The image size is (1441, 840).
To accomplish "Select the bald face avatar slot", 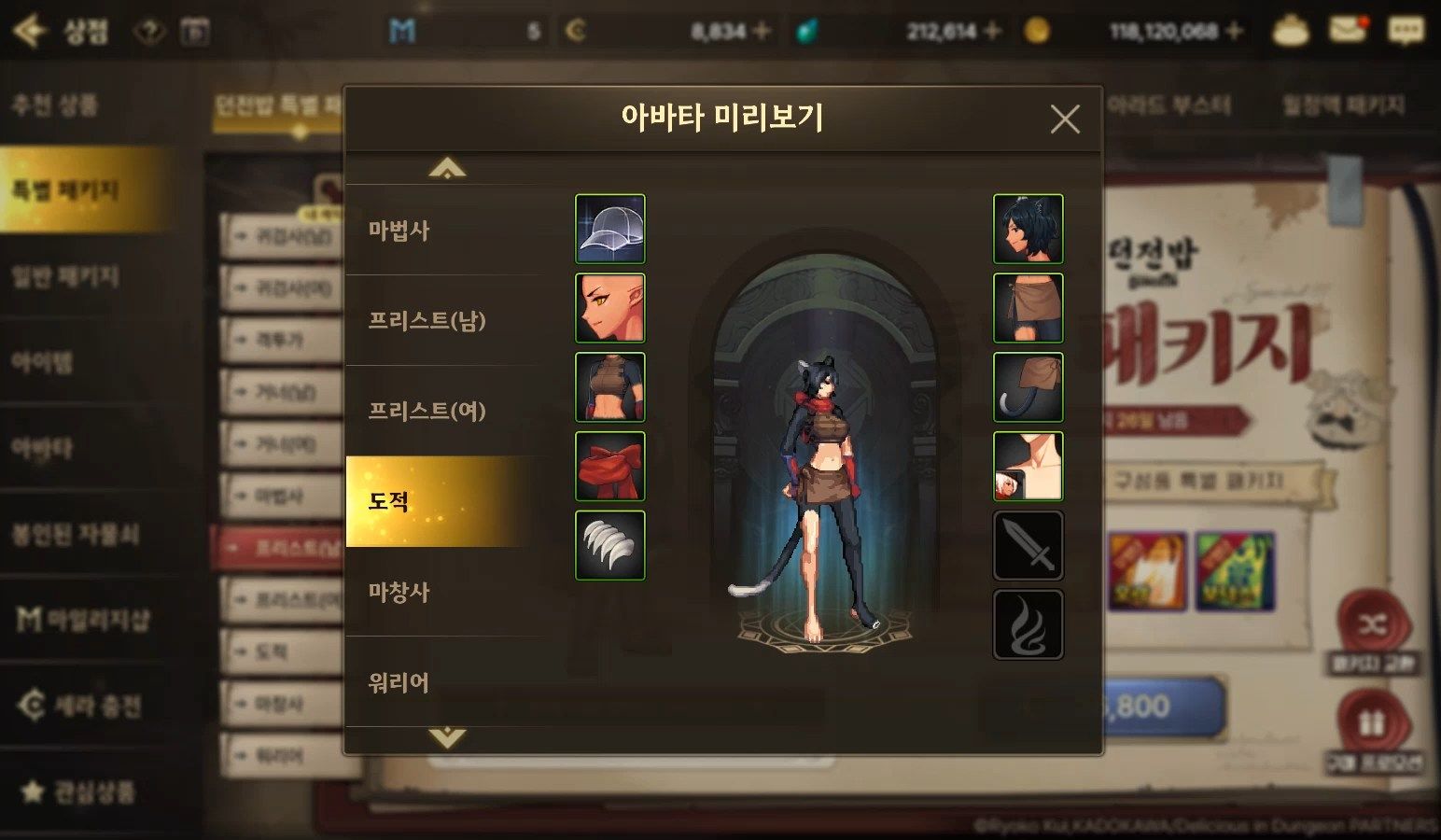I will pos(610,308).
